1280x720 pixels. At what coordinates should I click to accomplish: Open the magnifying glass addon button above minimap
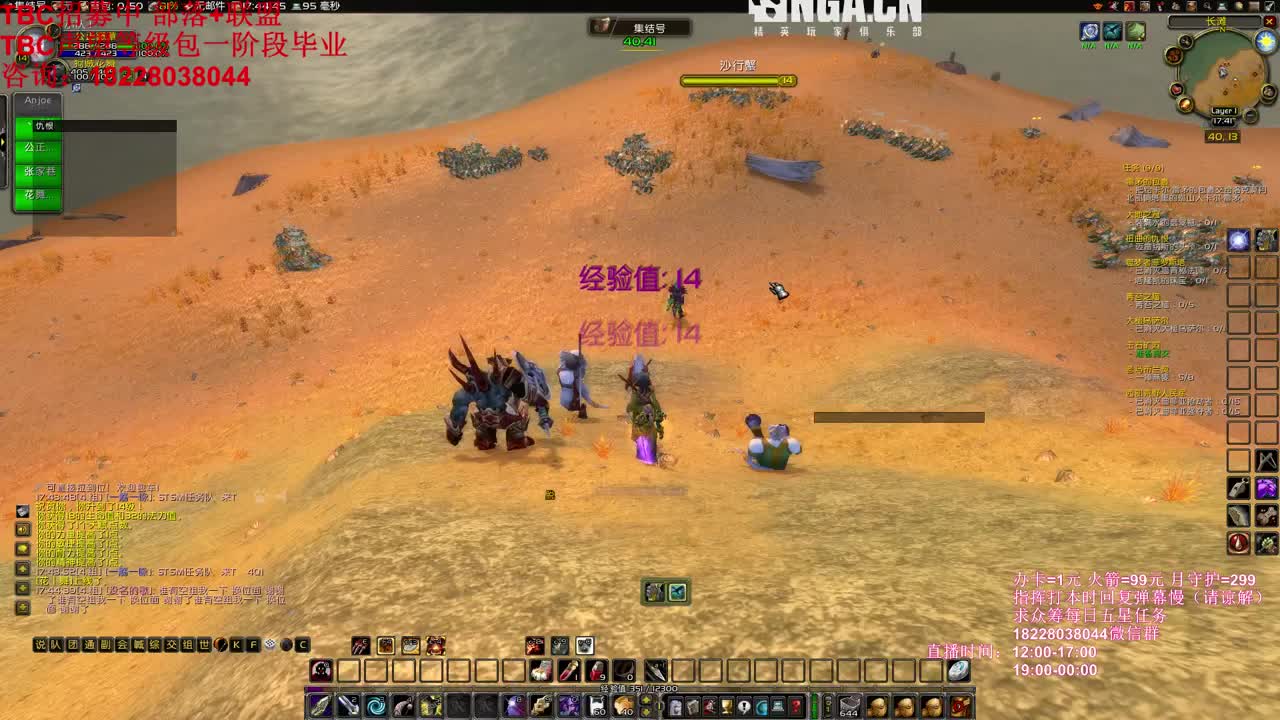coord(1206,6)
